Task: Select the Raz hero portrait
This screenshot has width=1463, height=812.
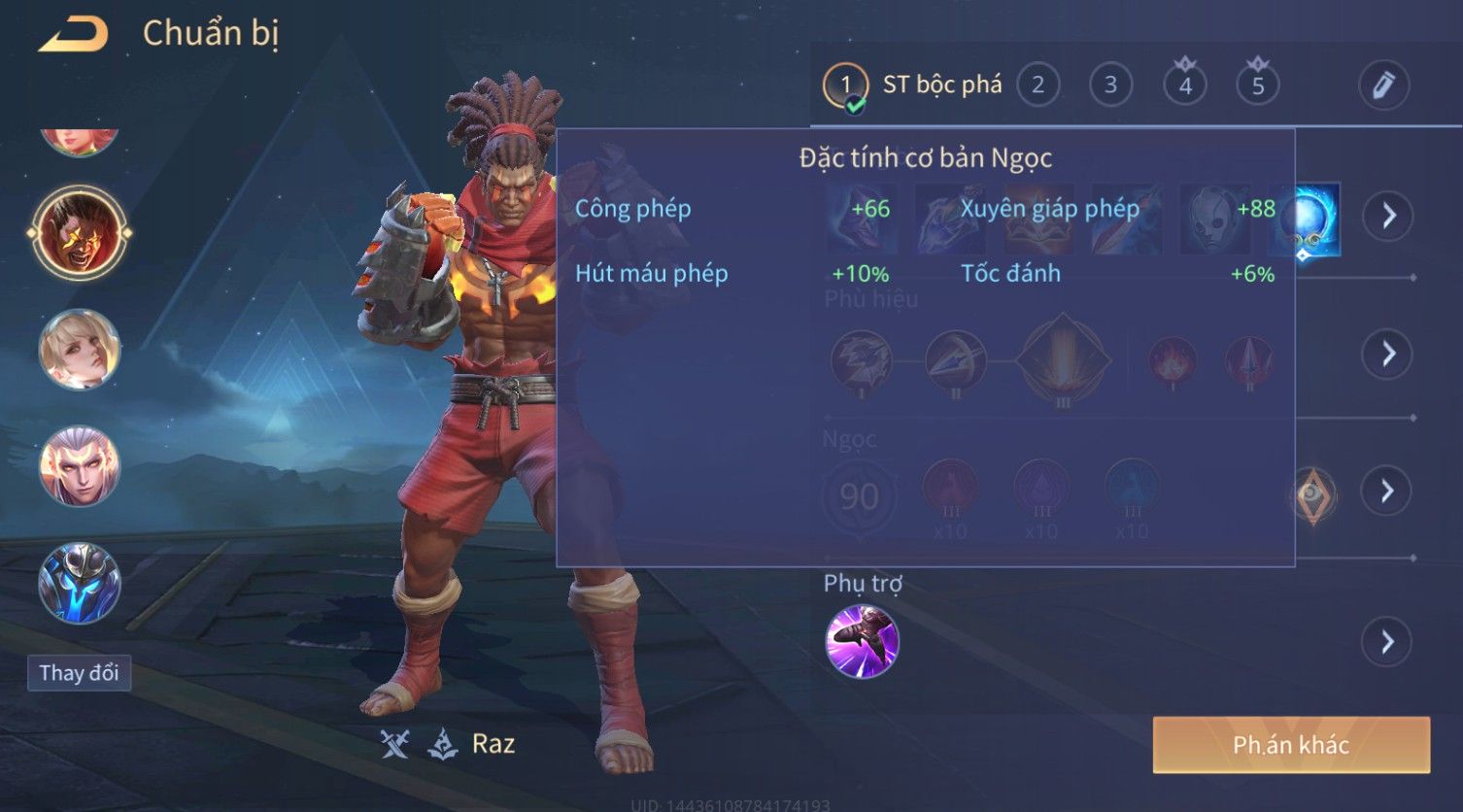Action: [x=79, y=233]
